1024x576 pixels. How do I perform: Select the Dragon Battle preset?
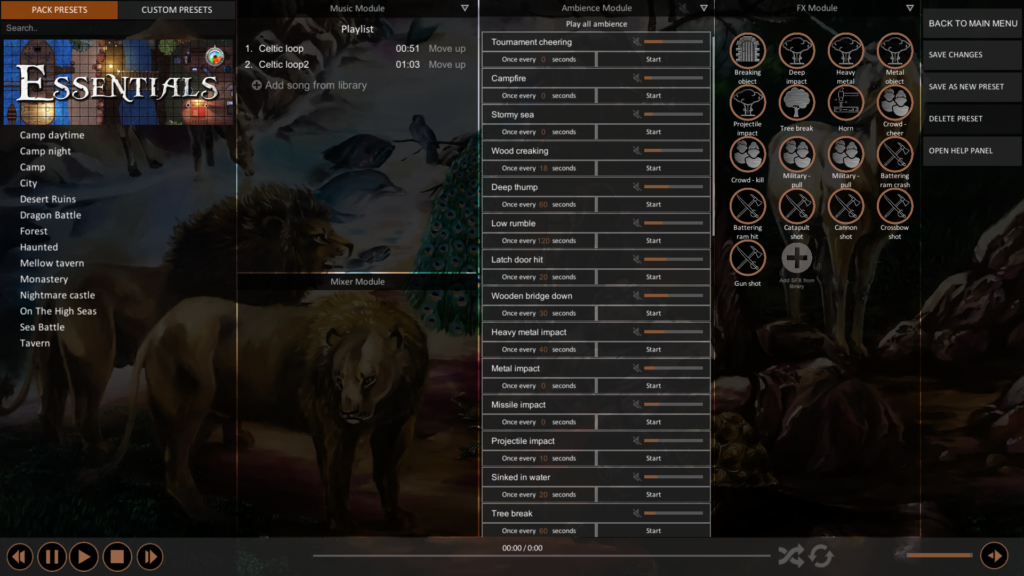coord(50,215)
